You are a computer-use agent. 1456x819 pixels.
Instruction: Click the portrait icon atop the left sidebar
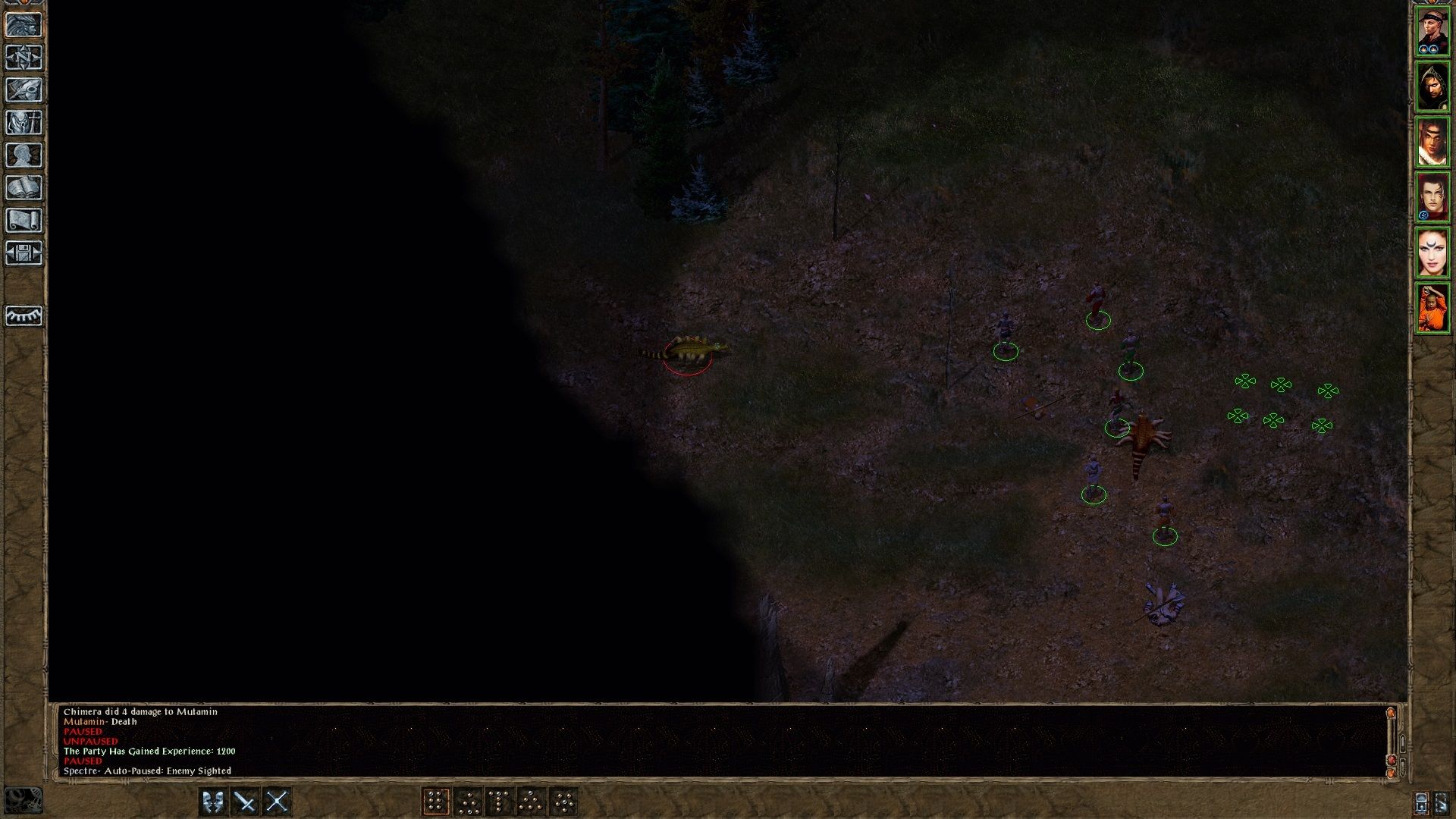(24, 24)
